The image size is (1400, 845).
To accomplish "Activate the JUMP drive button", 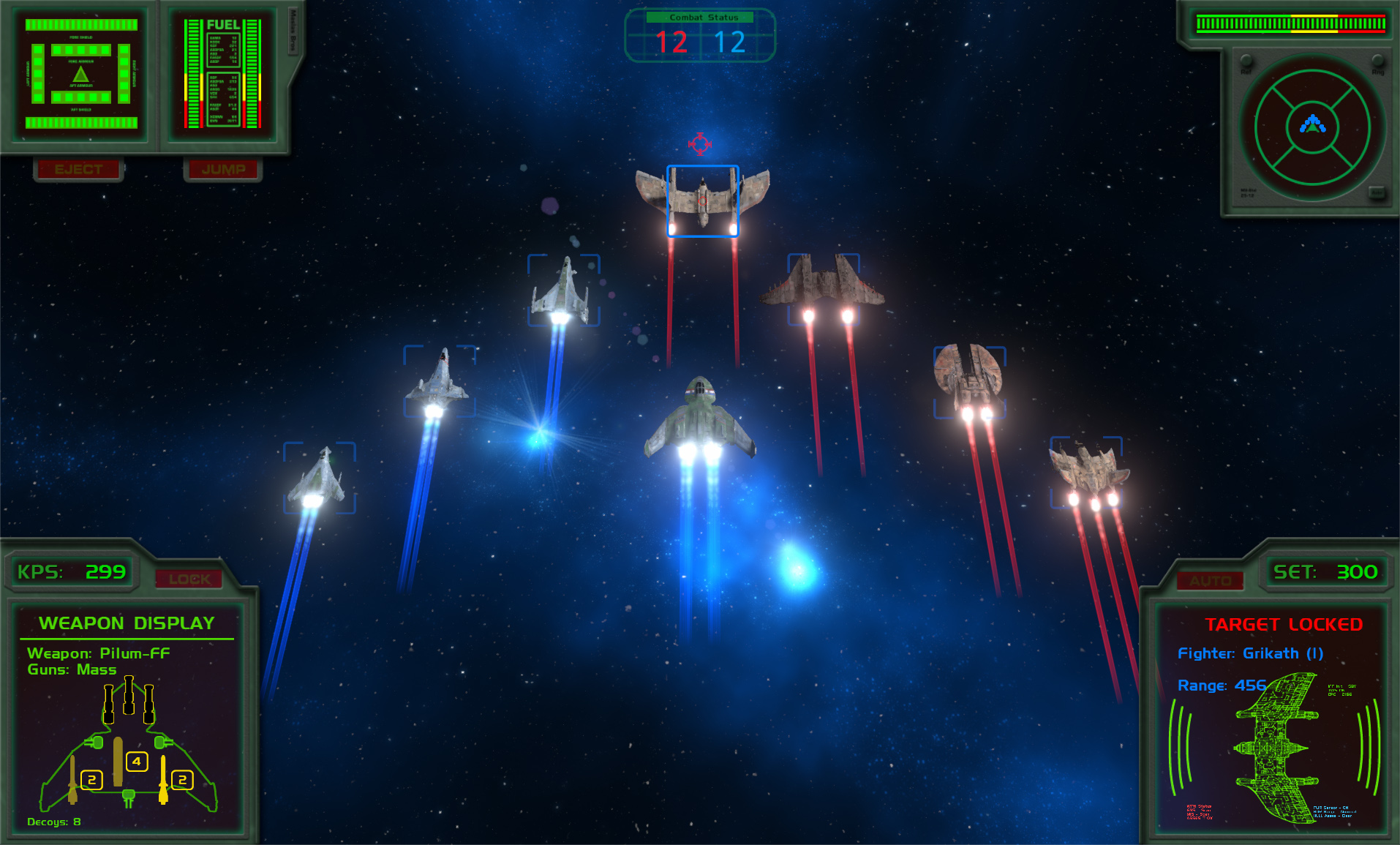I will [223, 169].
